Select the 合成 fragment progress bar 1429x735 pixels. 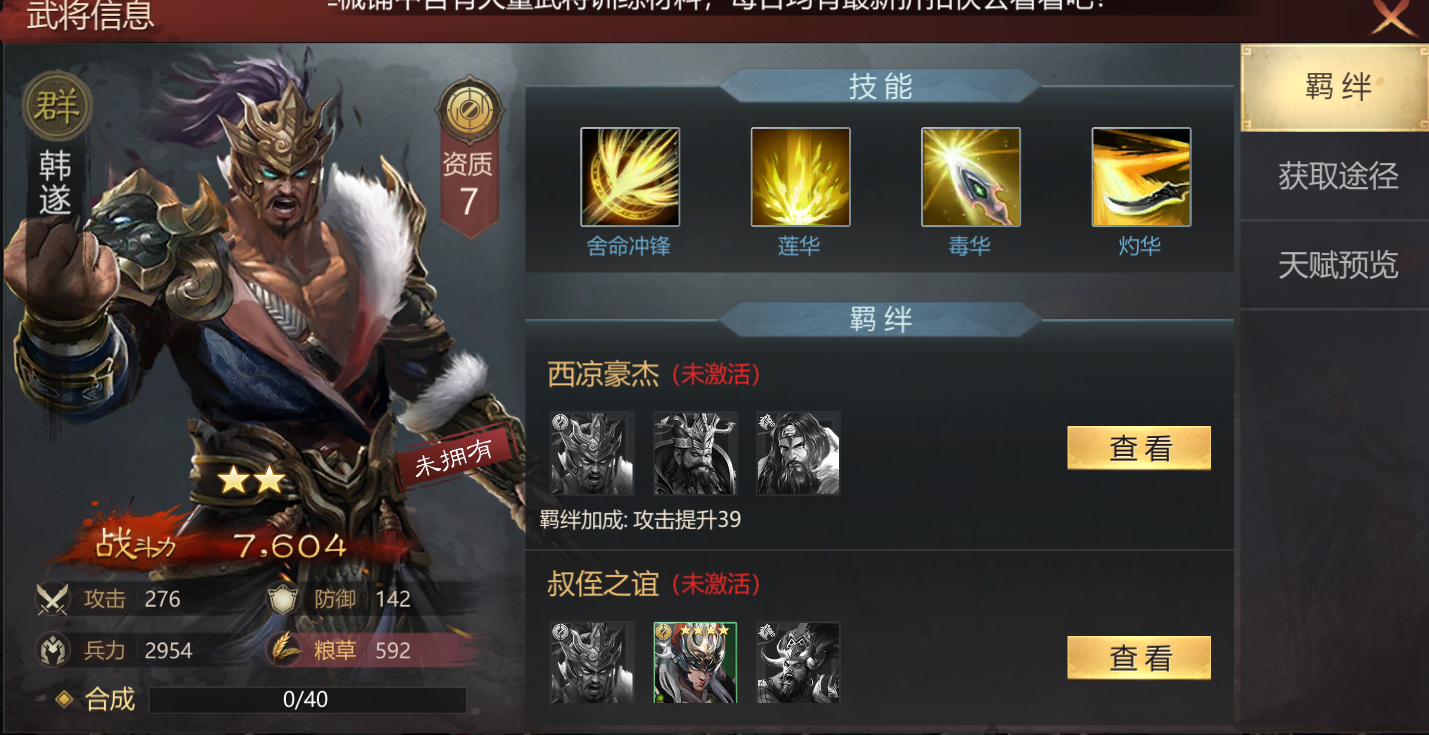307,700
